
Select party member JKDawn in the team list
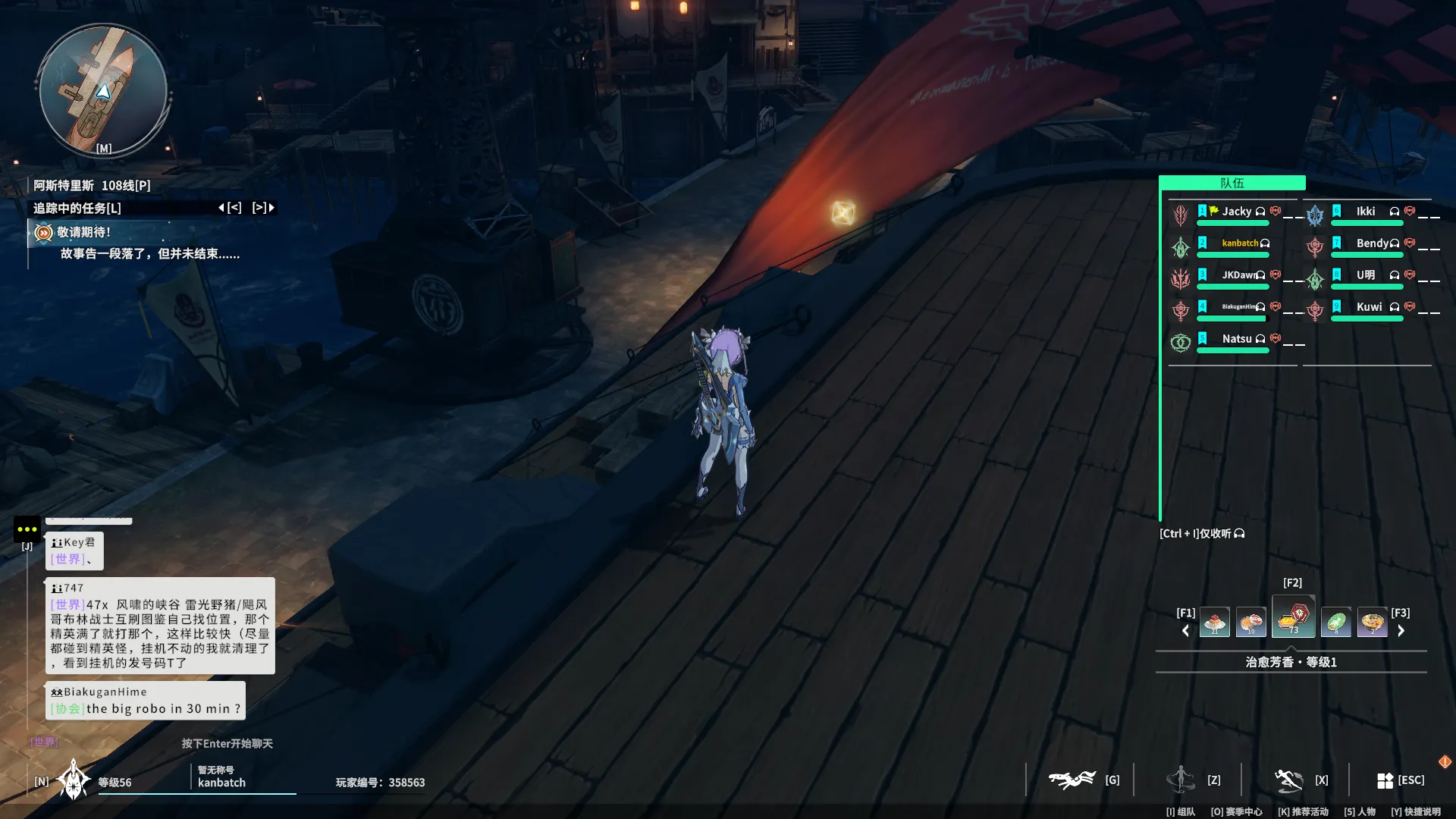tap(1239, 275)
